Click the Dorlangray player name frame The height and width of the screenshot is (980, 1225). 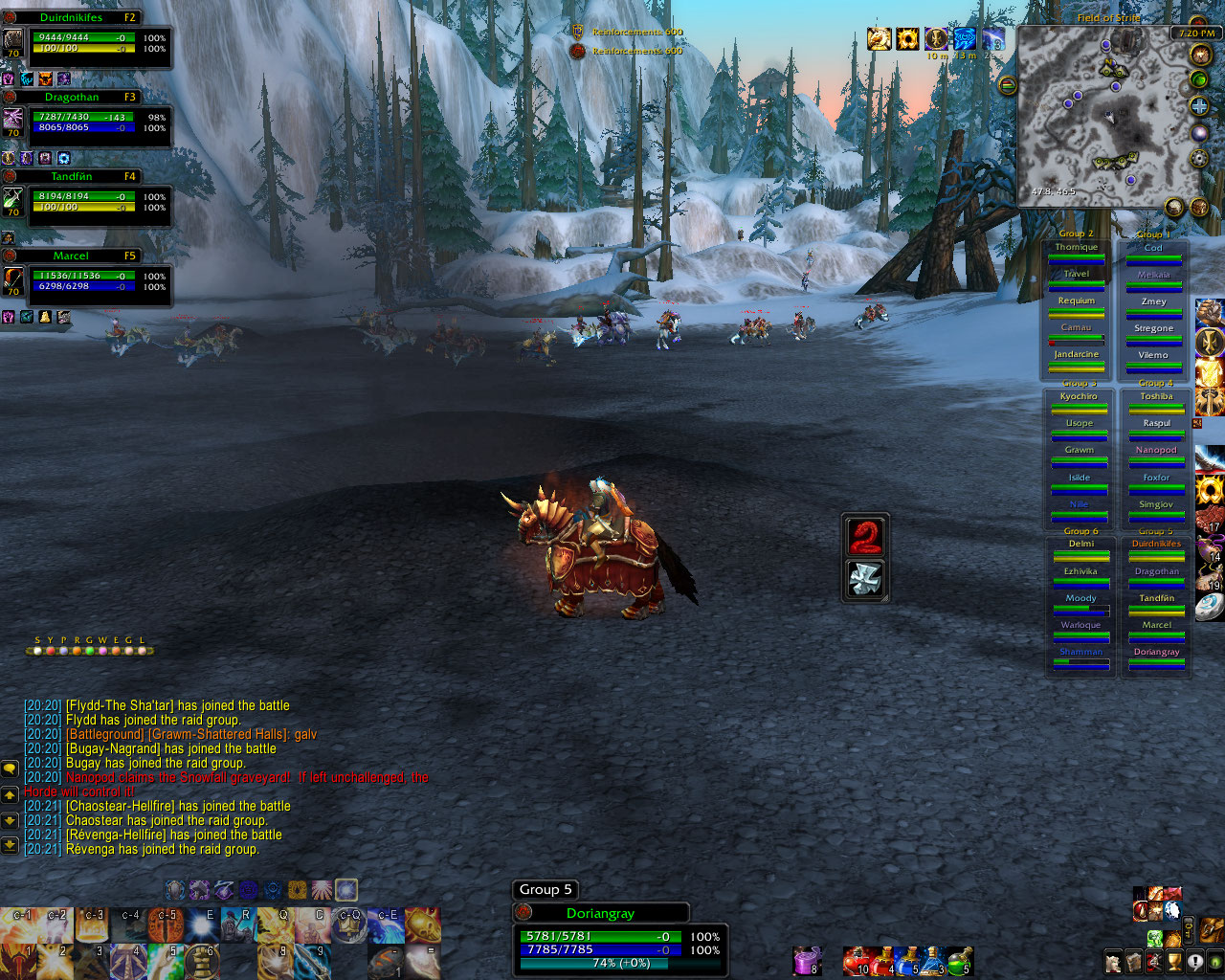(601, 913)
